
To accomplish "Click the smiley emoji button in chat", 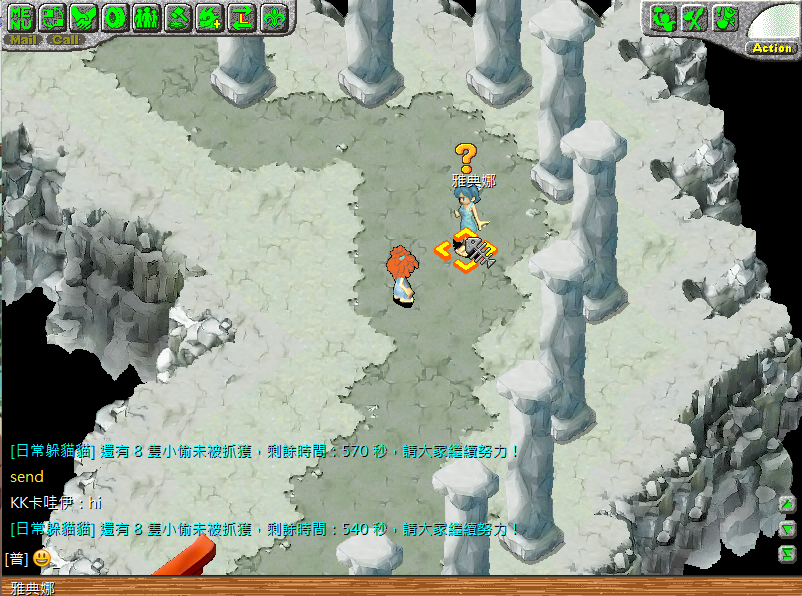I will point(42,558).
